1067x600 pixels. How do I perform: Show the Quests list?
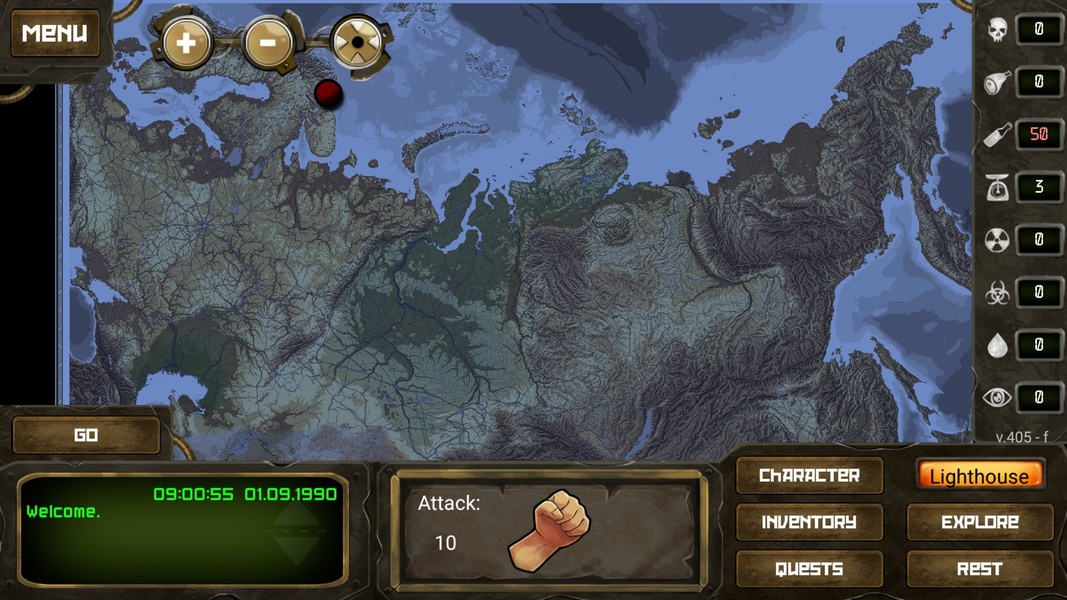coord(809,569)
